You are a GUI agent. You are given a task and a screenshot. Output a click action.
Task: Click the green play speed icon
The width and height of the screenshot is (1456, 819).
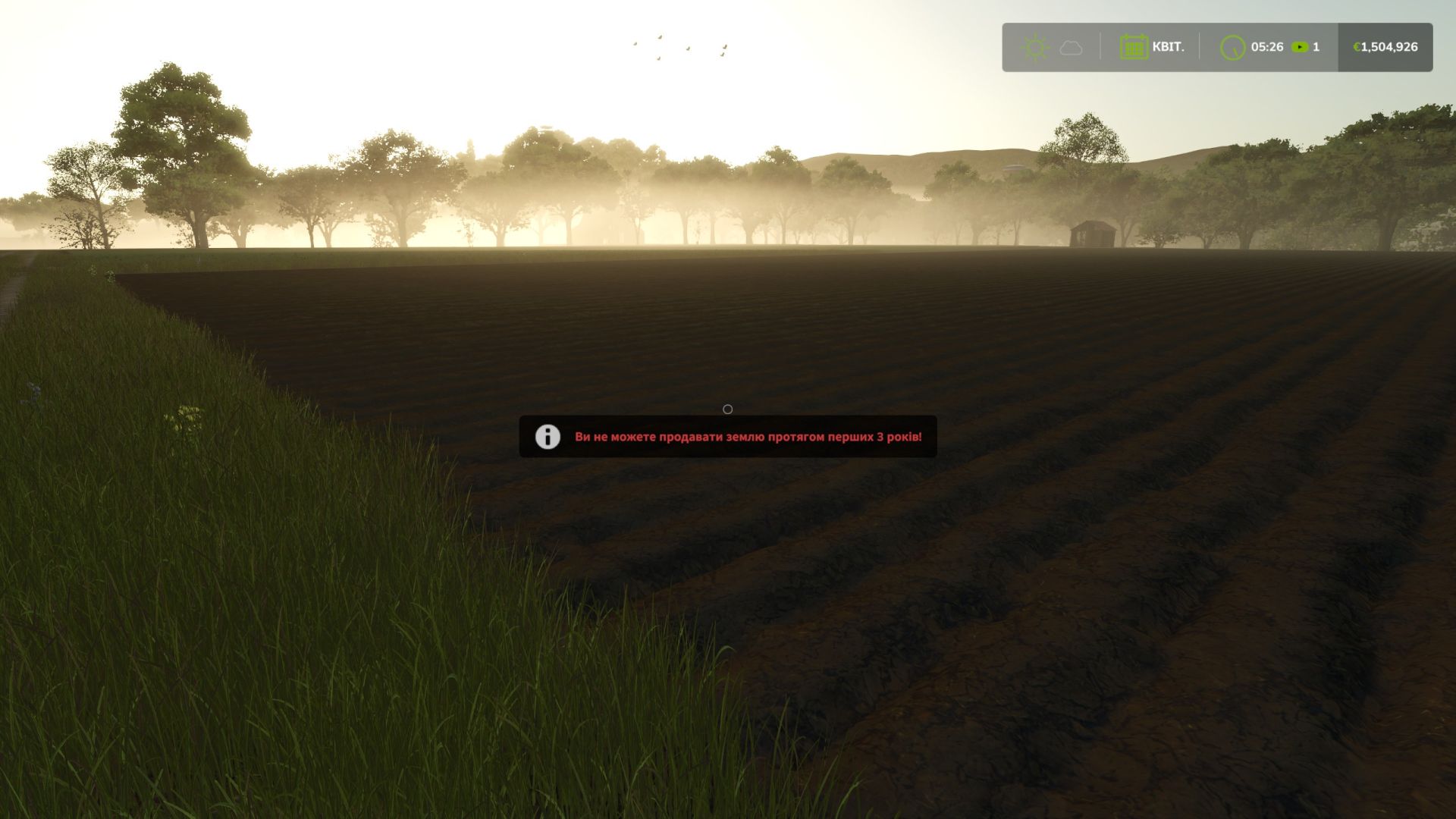(1300, 46)
